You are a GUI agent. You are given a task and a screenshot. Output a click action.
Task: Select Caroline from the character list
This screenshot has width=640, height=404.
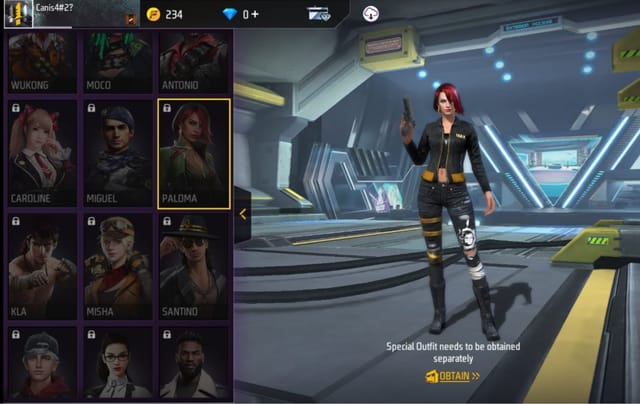(x=41, y=152)
